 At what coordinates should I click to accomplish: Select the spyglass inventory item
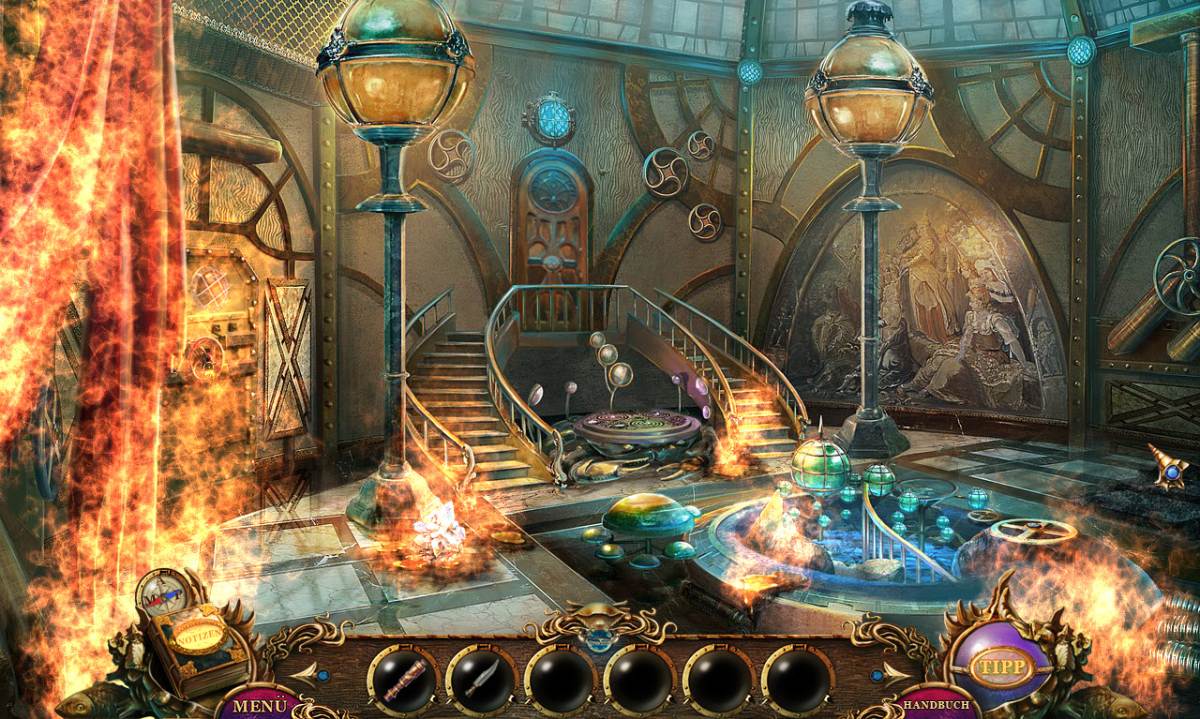point(403,680)
